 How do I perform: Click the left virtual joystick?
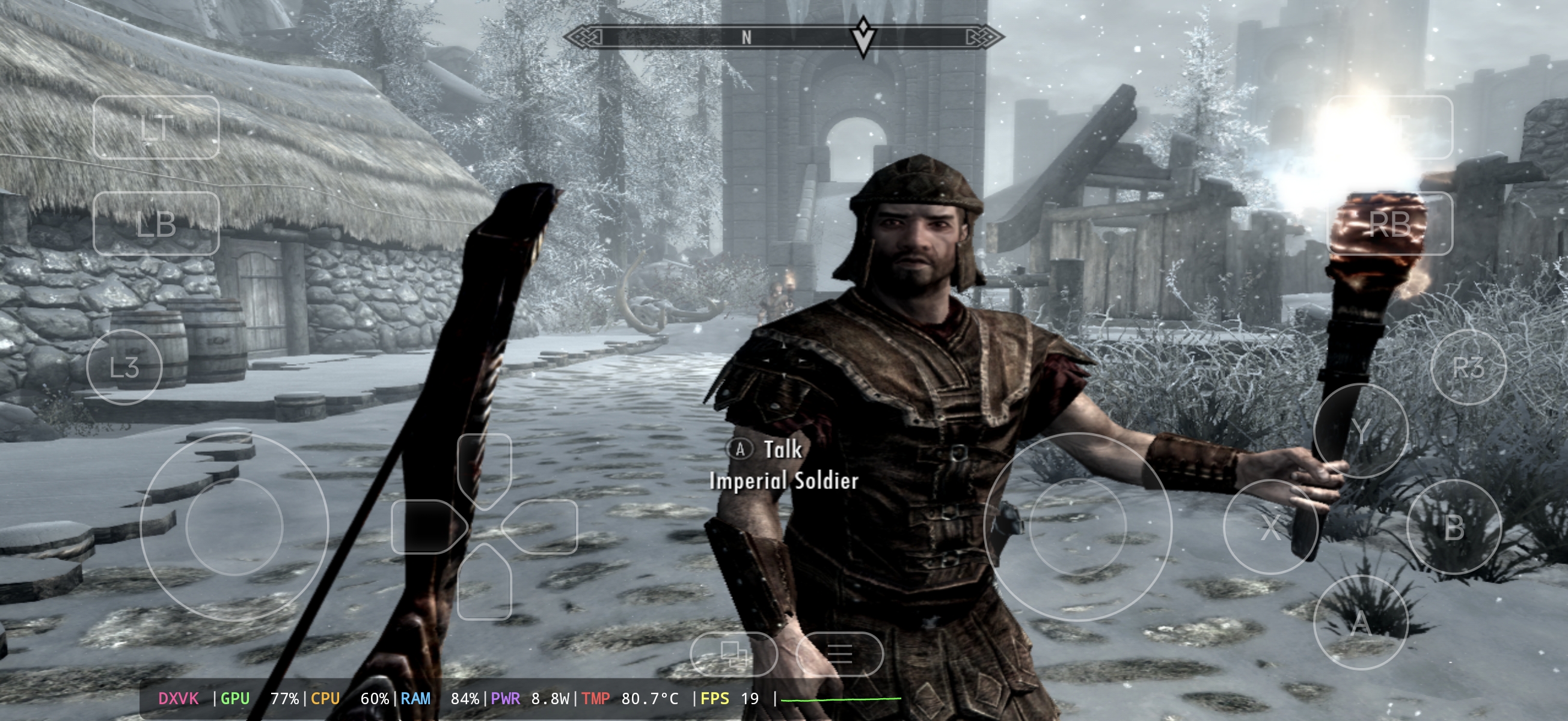tap(234, 526)
